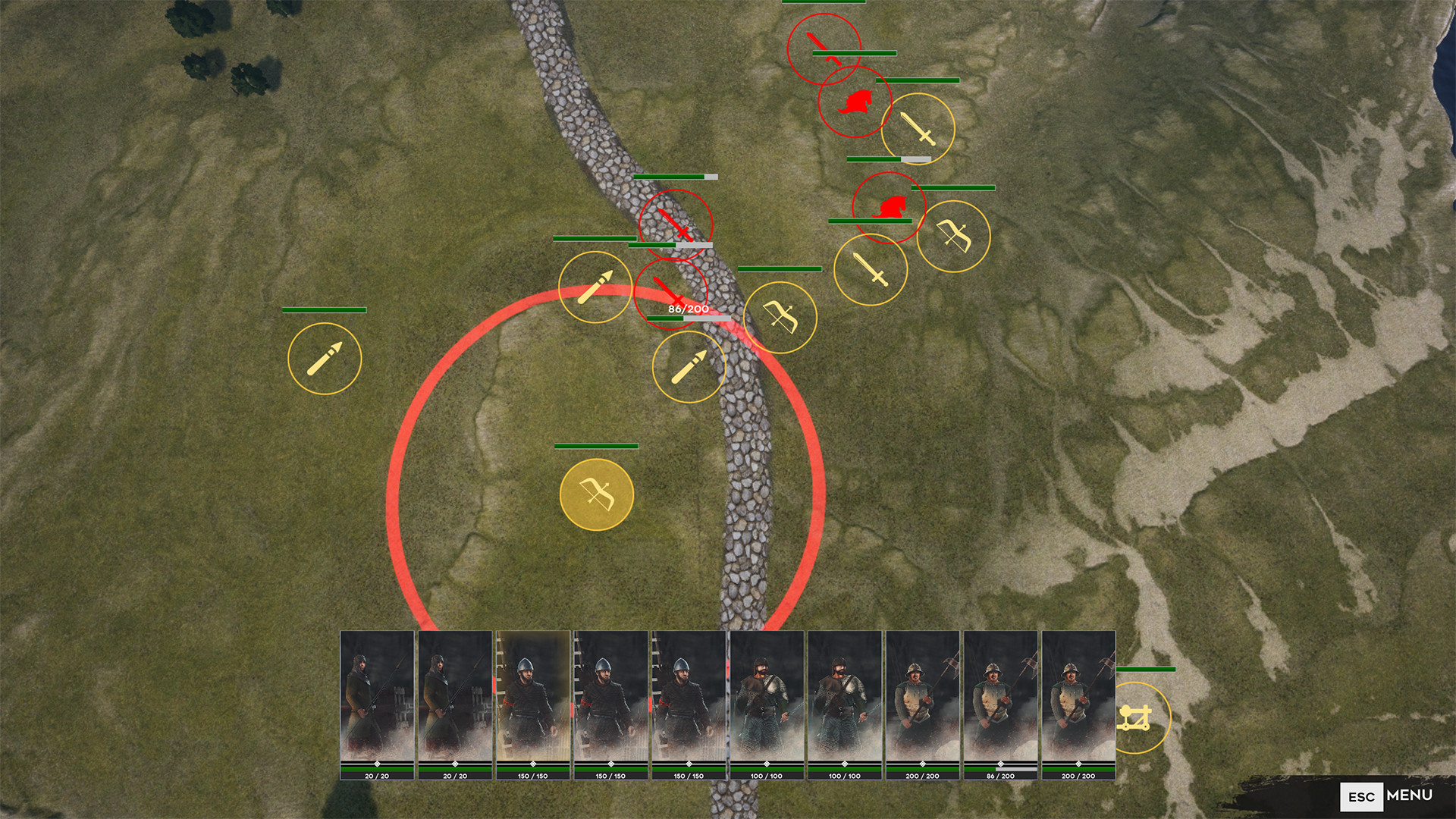The width and height of the screenshot is (1456, 819).
Task: Select the spear unit marker showing 86/200
Action: click(689, 366)
